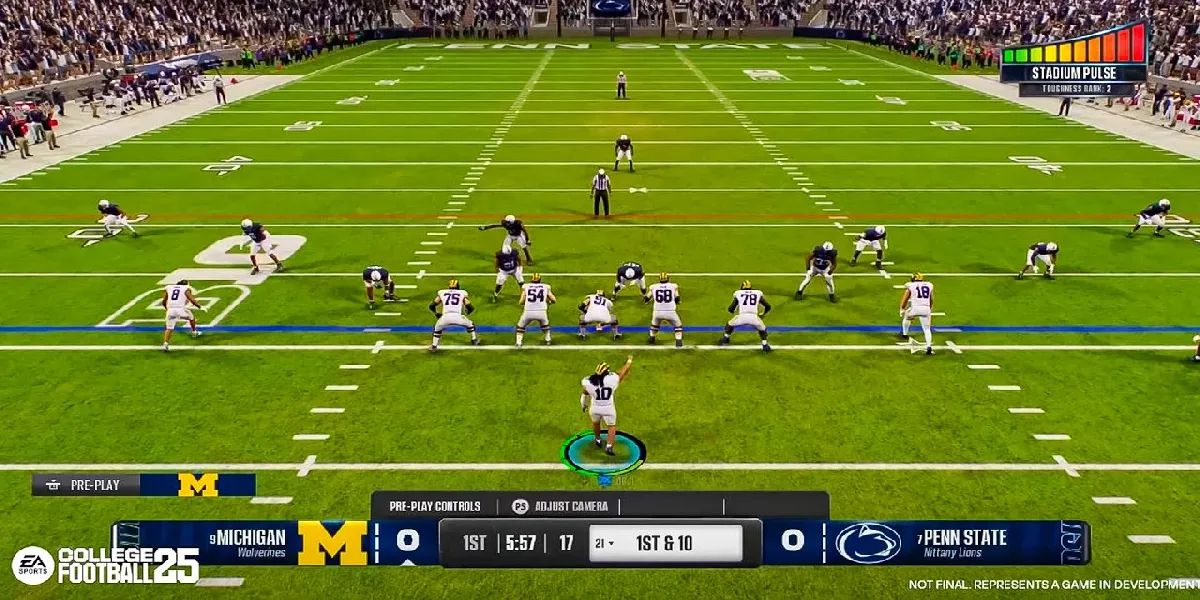Open the Stadium Pulse meter
This screenshot has width=1200, height=600.
1074,58
